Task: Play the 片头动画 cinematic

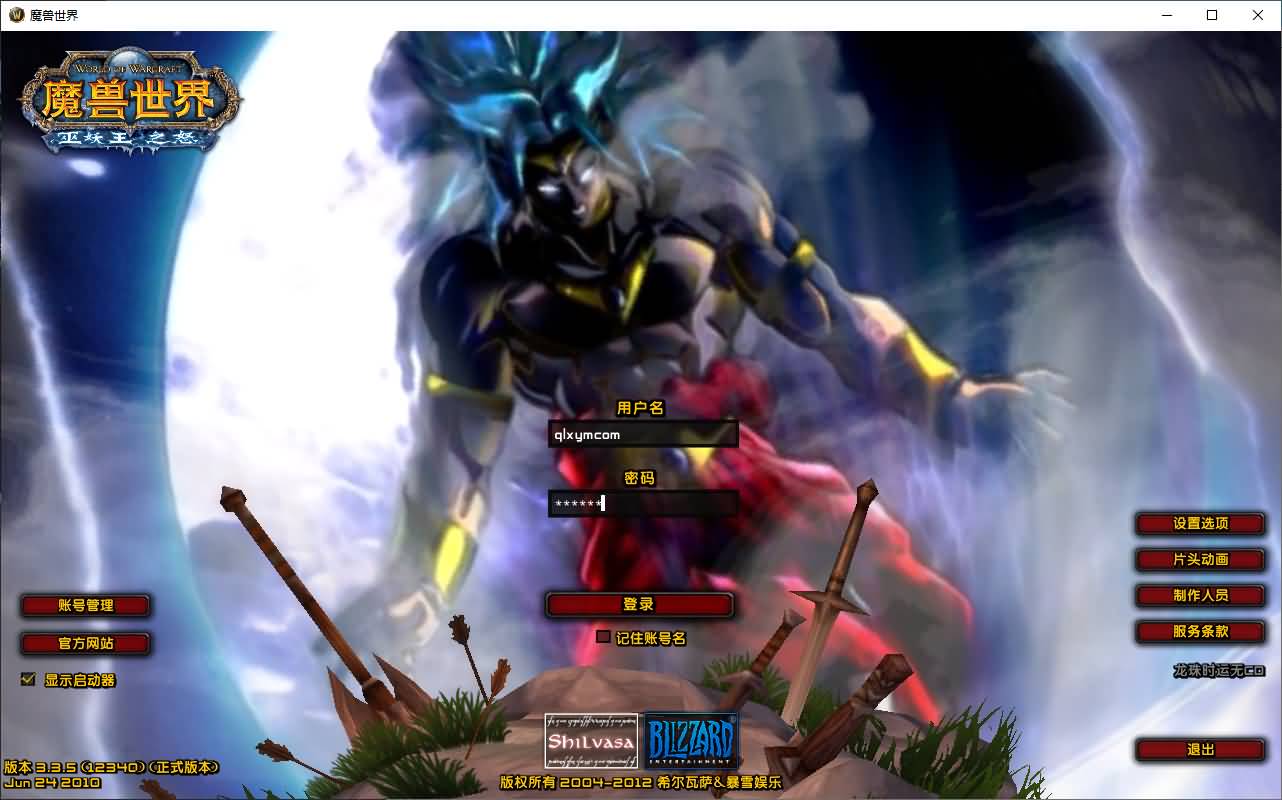Action: point(1200,560)
